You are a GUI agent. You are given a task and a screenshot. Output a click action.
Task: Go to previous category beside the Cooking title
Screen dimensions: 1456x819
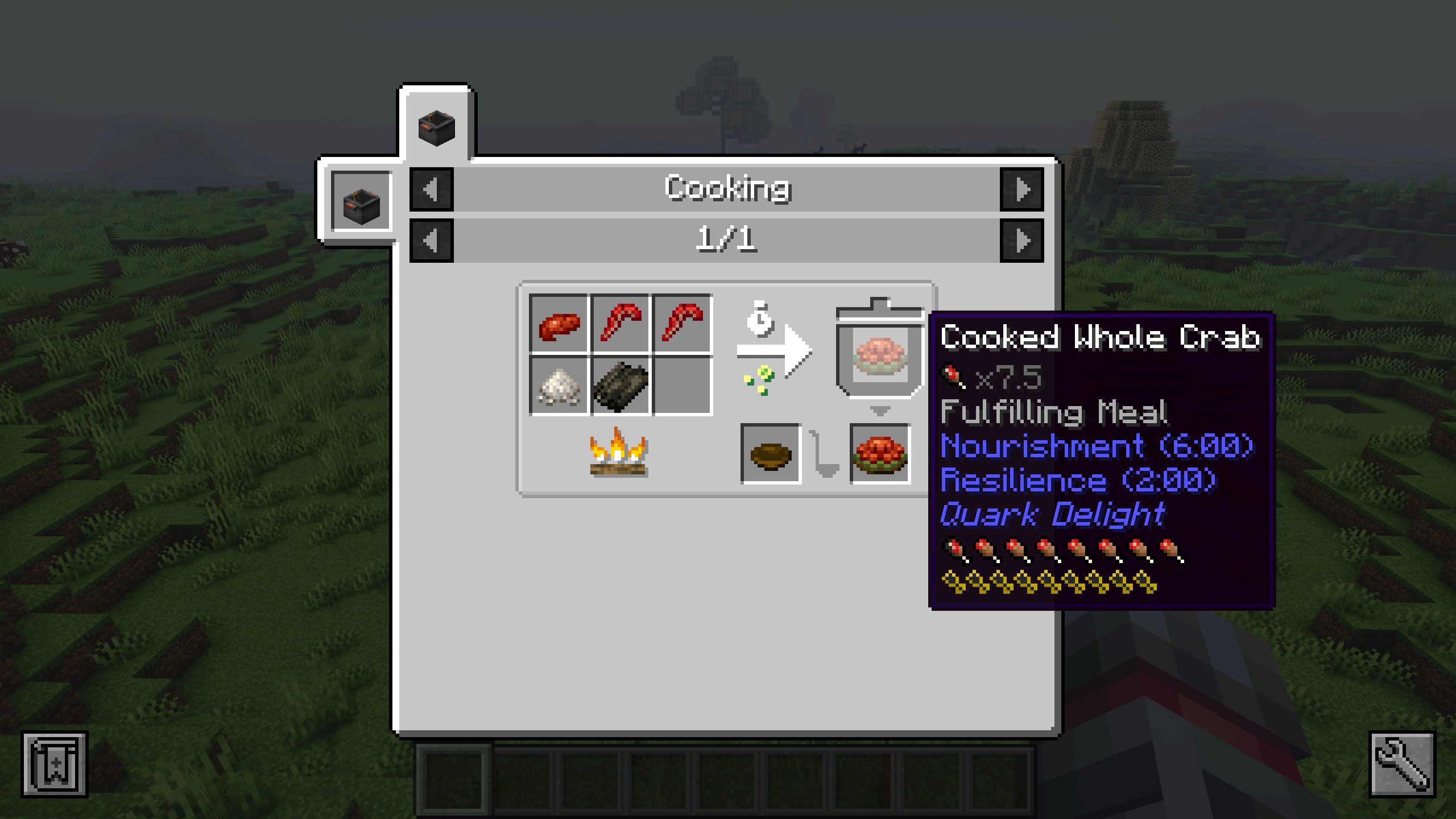(x=431, y=189)
